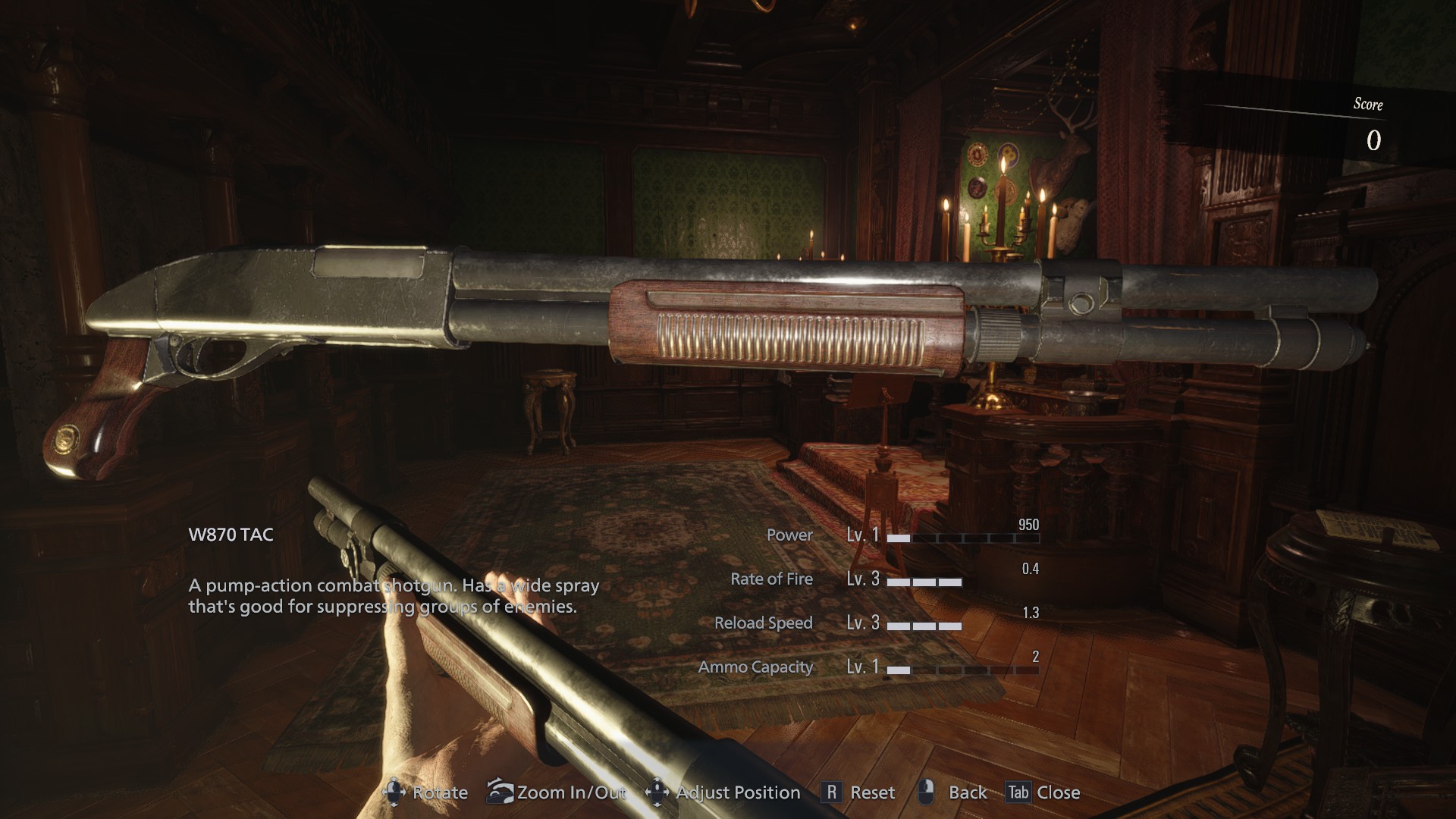Click the R key icon next to Reset
The height and width of the screenshot is (819, 1456).
pyautogui.click(x=832, y=792)
